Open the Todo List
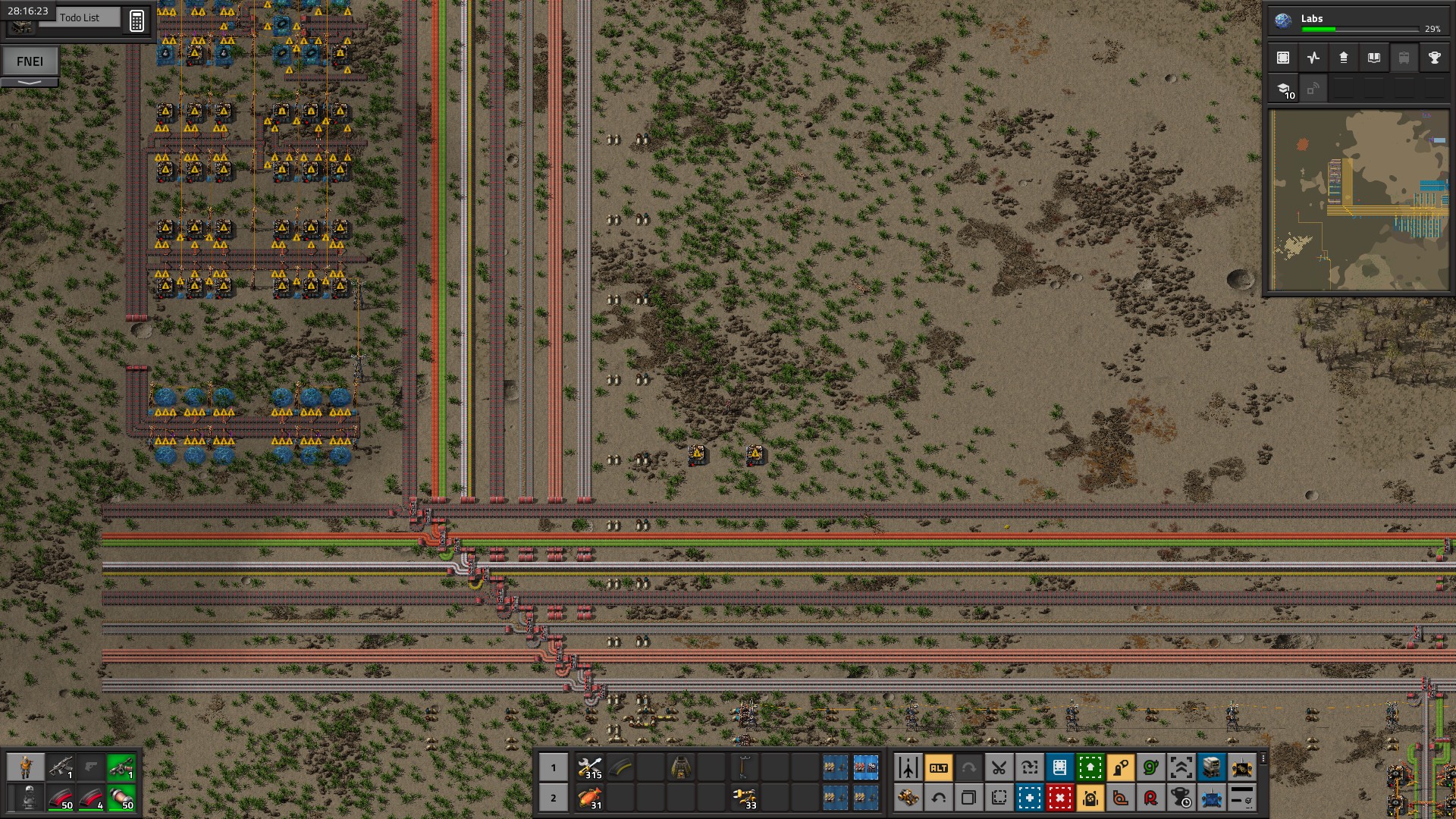 79,17
